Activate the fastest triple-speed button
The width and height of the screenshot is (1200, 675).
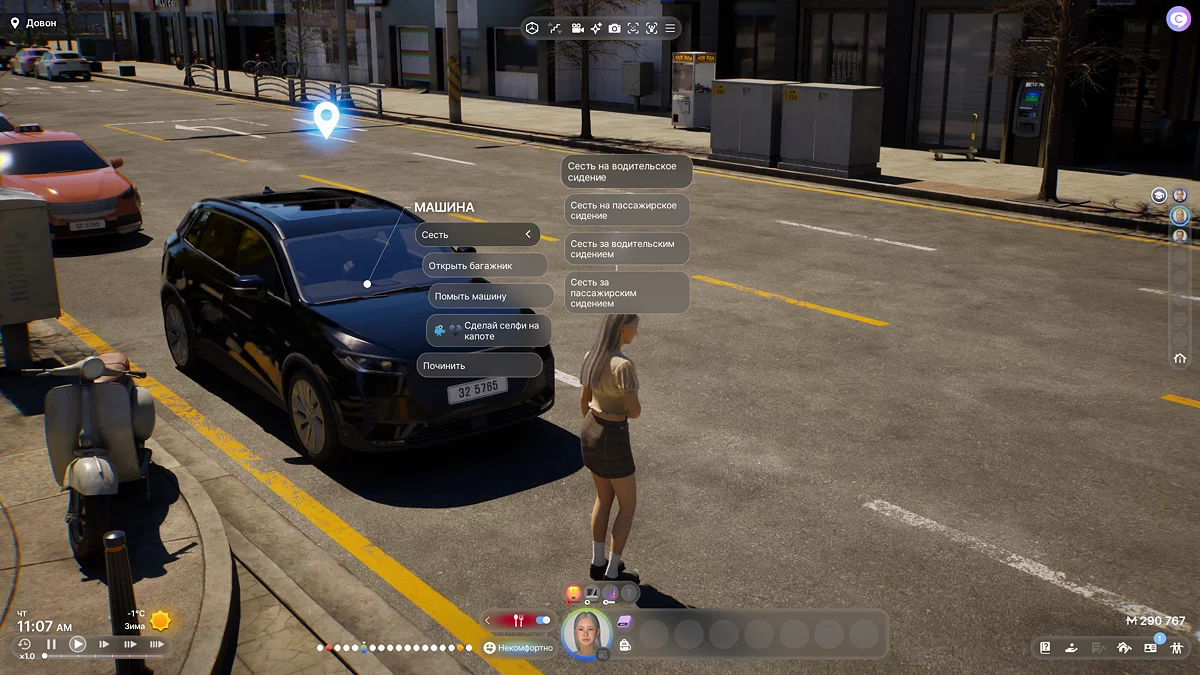(x=156, y=645)
